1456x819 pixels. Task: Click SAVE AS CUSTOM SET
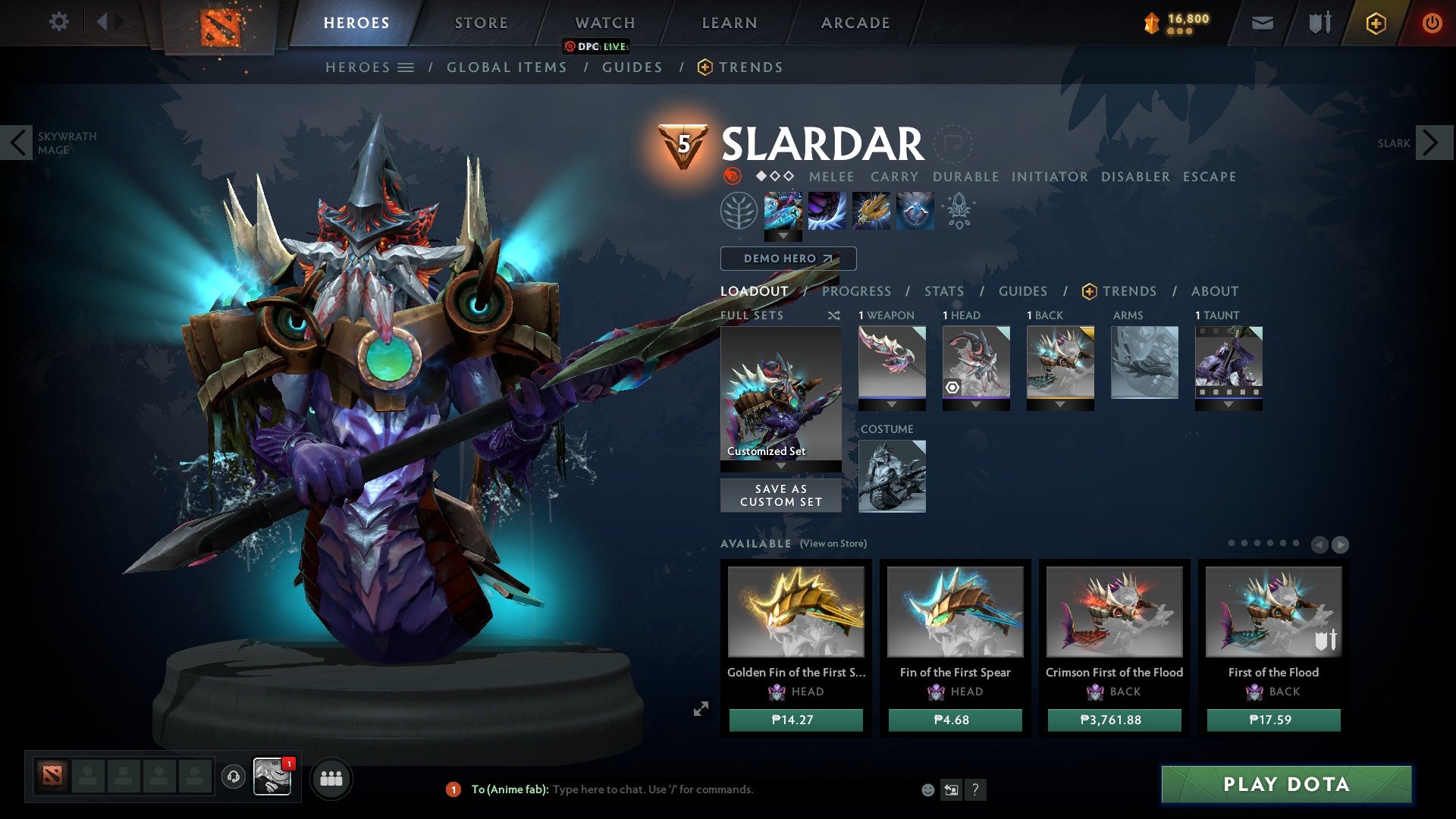(780, 495)
